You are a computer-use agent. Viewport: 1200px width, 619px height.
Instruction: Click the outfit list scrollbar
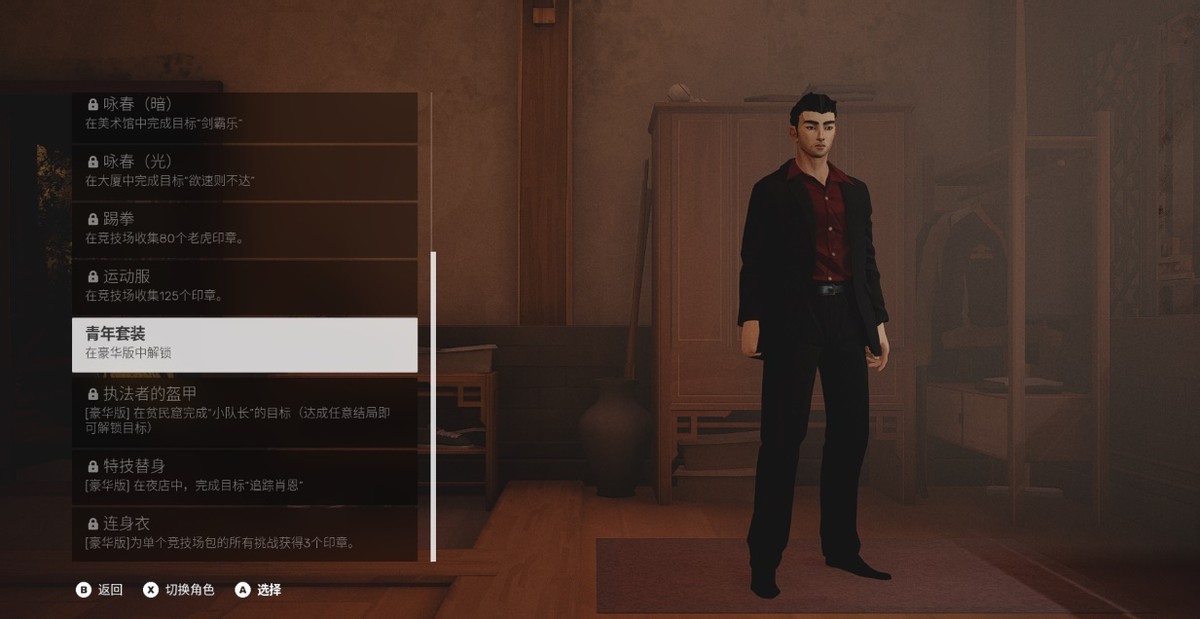(x=433, y=405)
